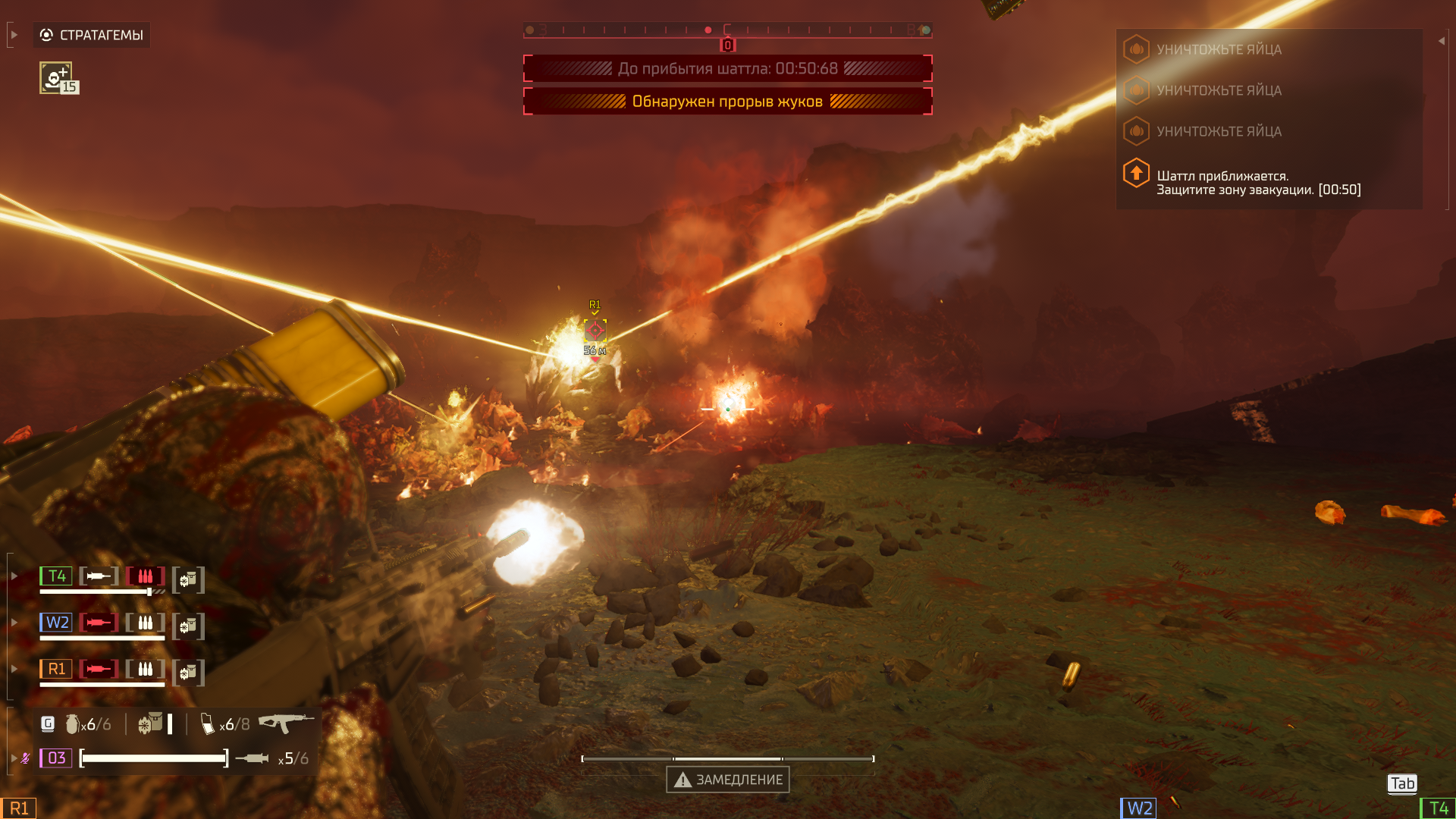Select squad member R1's tag in squad list
1456x819 pixels.
pos(57,669)
